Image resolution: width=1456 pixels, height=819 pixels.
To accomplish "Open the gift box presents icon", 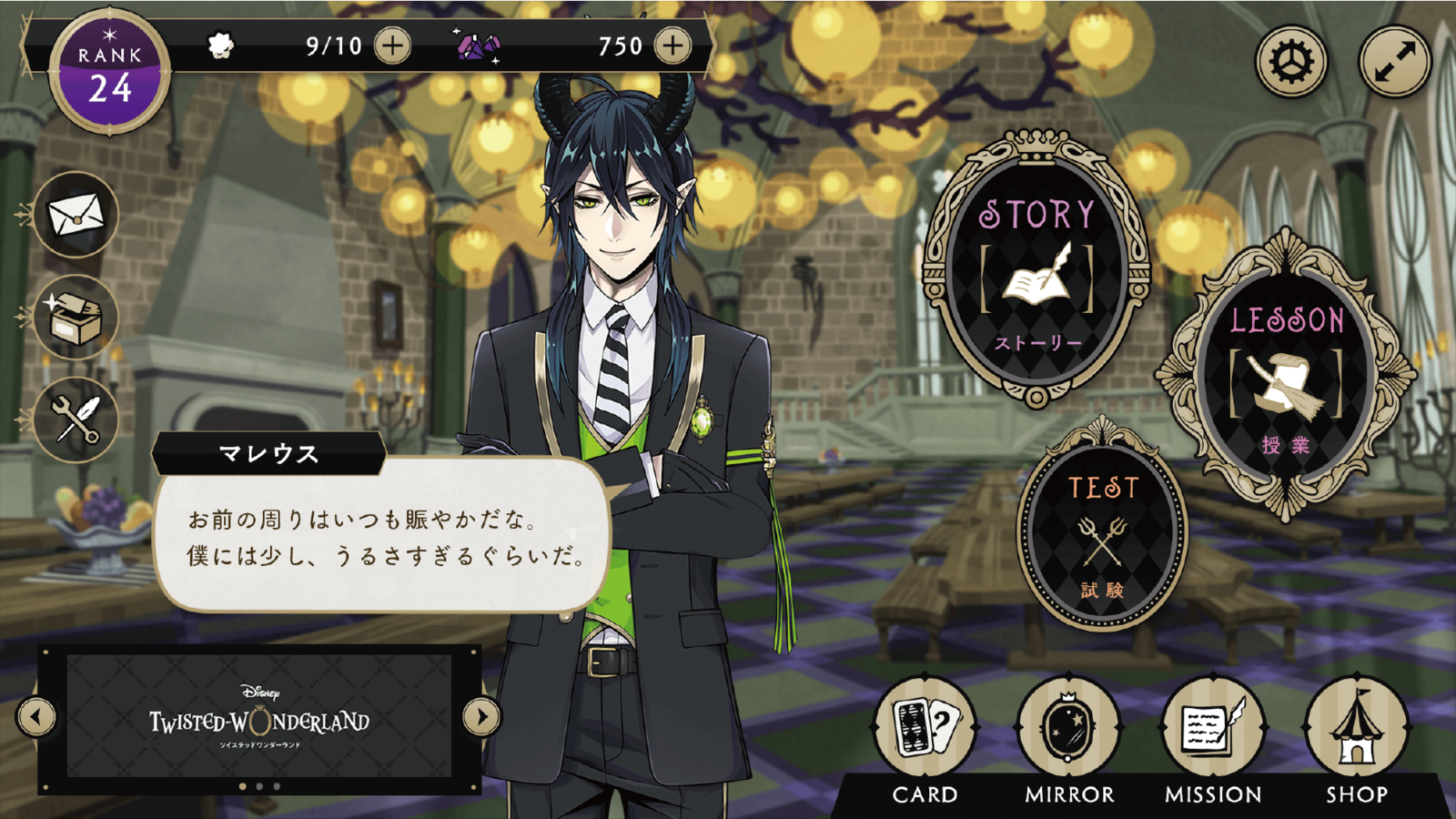I will coord(76,317).
